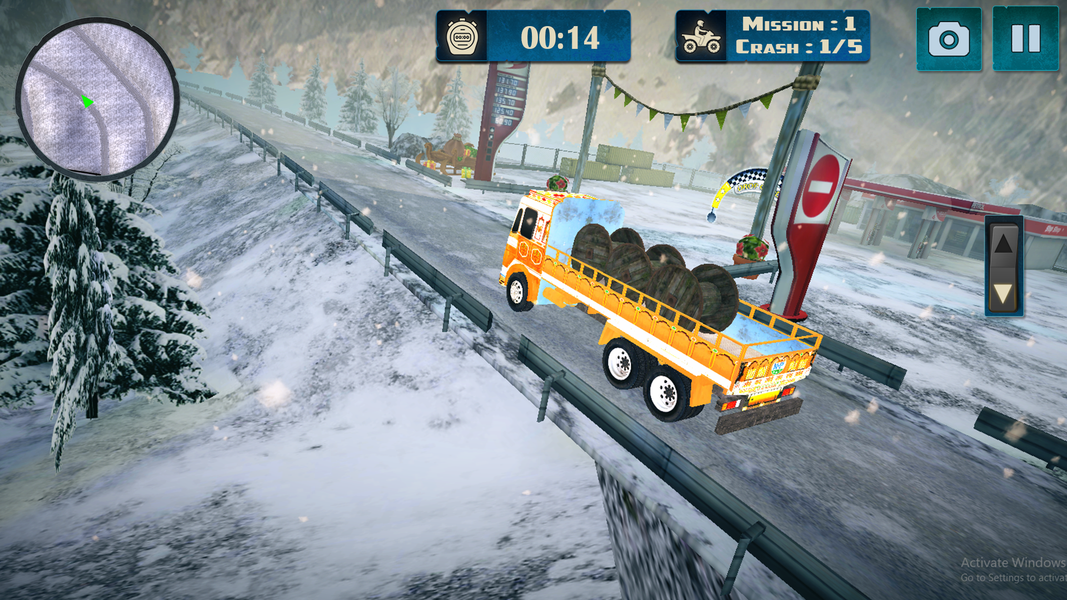Tap the up arrow control
Image resolution: width=1067 pixels, height=600 pixels.
pos(1004,243)
